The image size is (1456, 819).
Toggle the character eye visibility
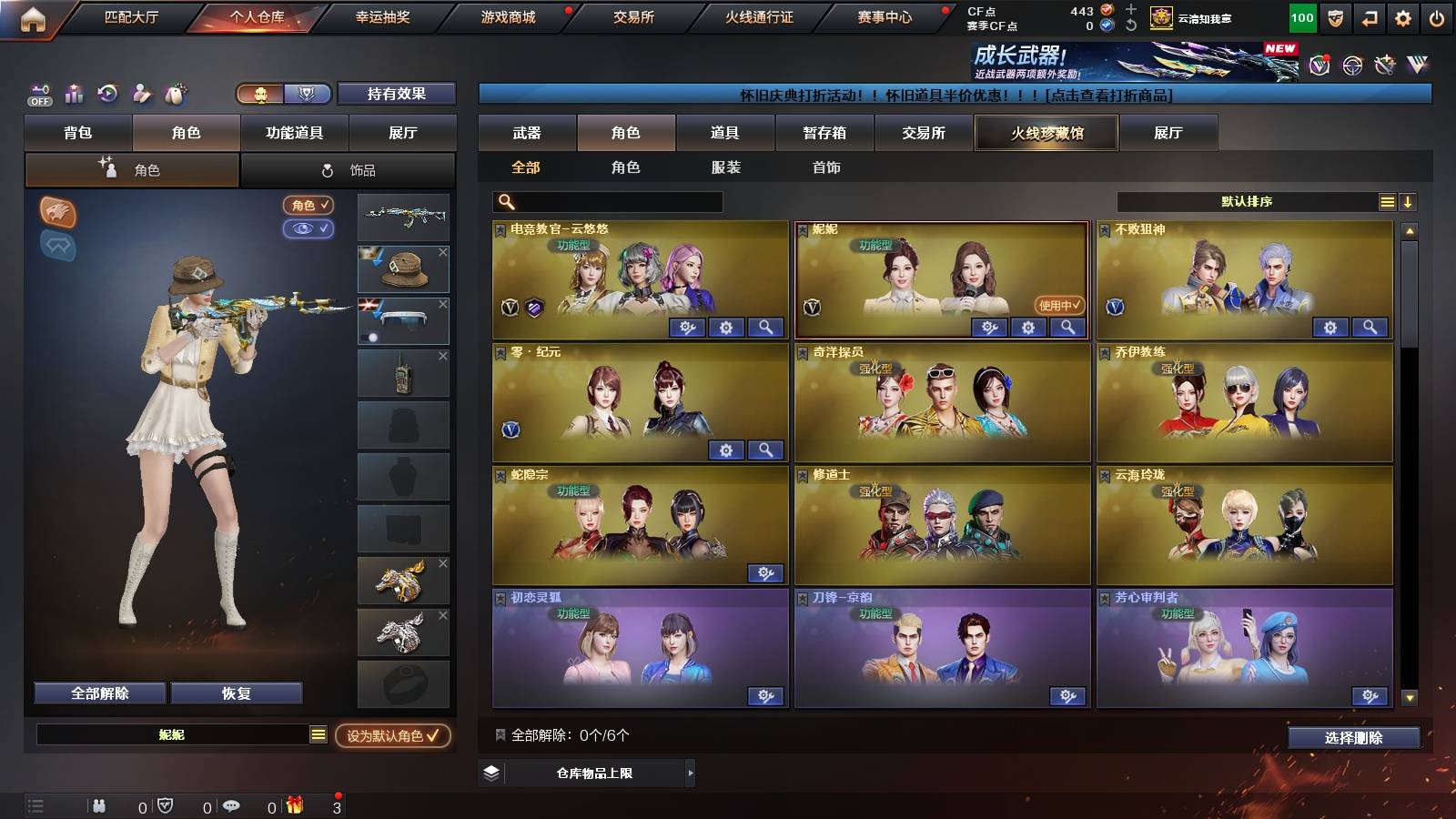pos(310,230)
